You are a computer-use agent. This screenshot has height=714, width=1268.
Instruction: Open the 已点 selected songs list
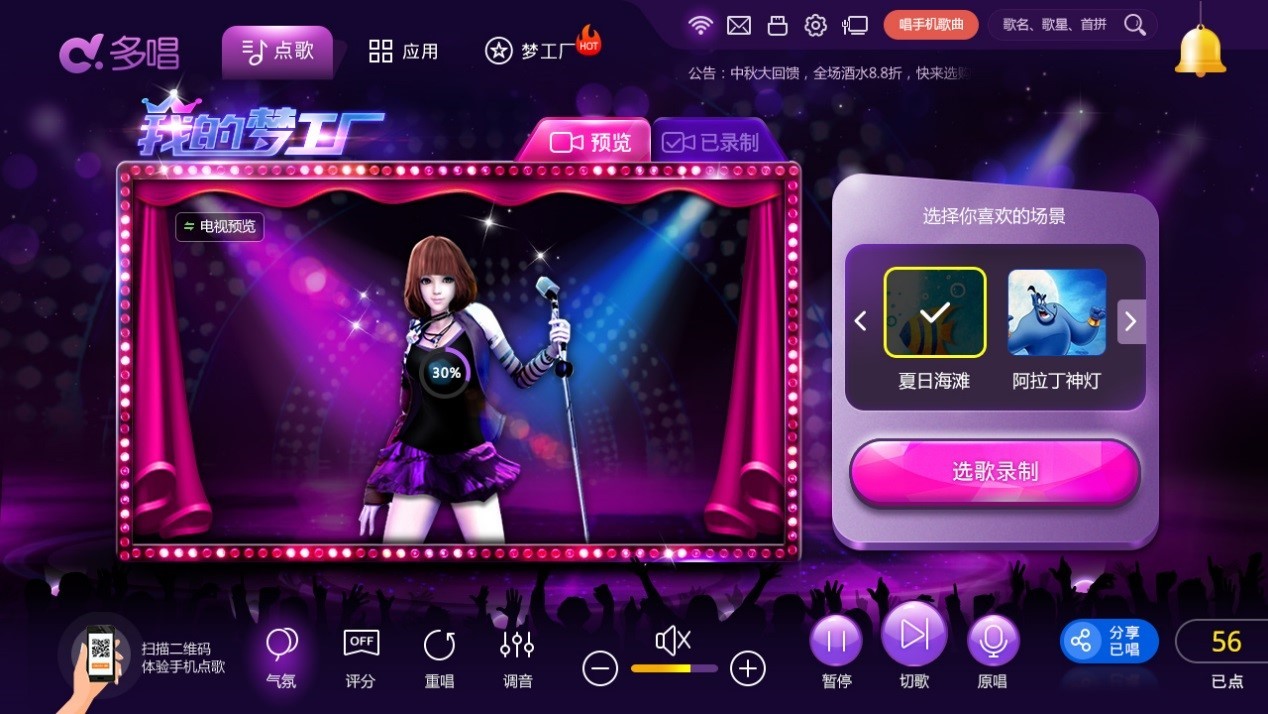[x=1226, y=653]
